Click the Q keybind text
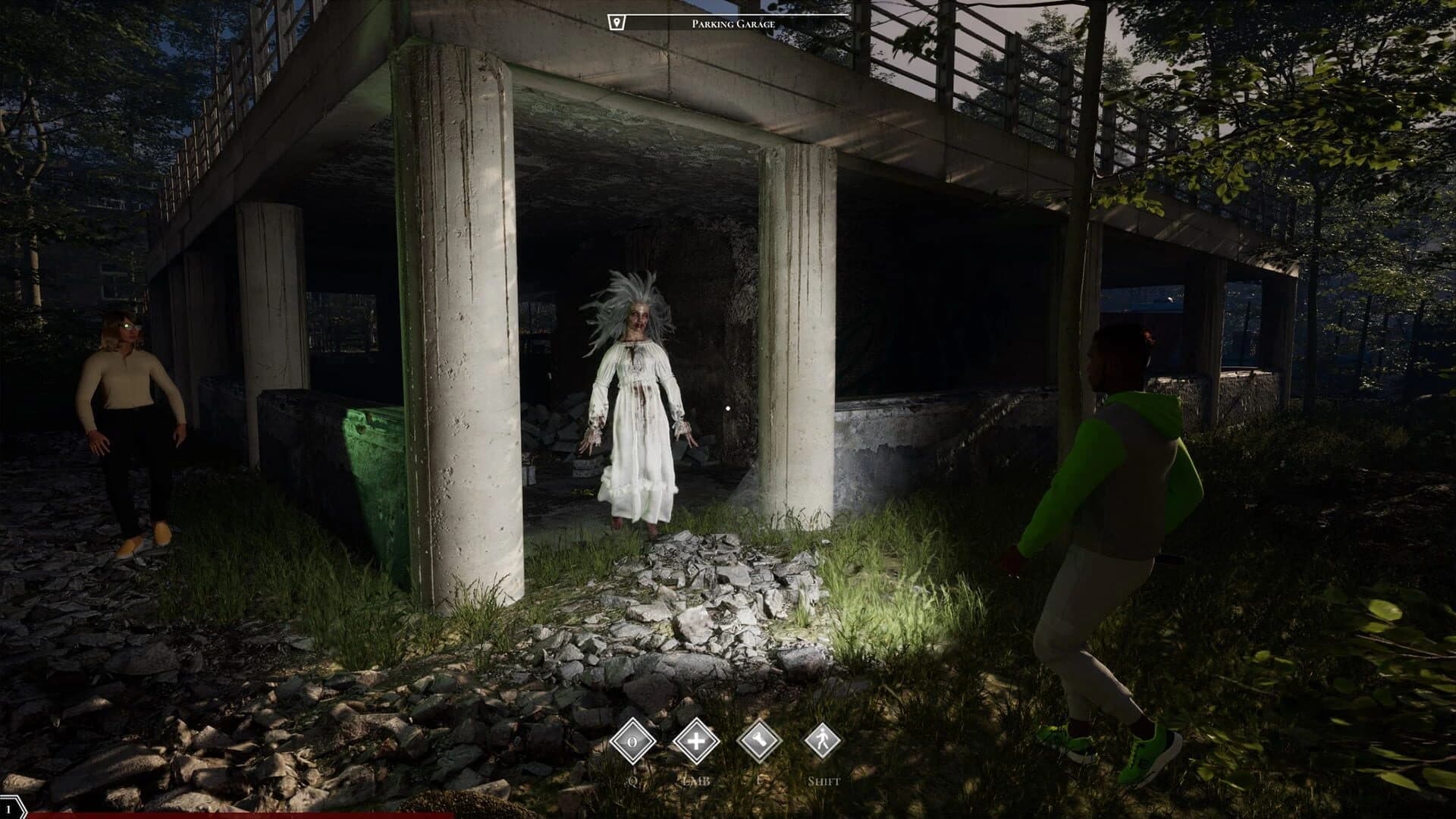This screenshot has width=1456, height=819. coord(632,780)
